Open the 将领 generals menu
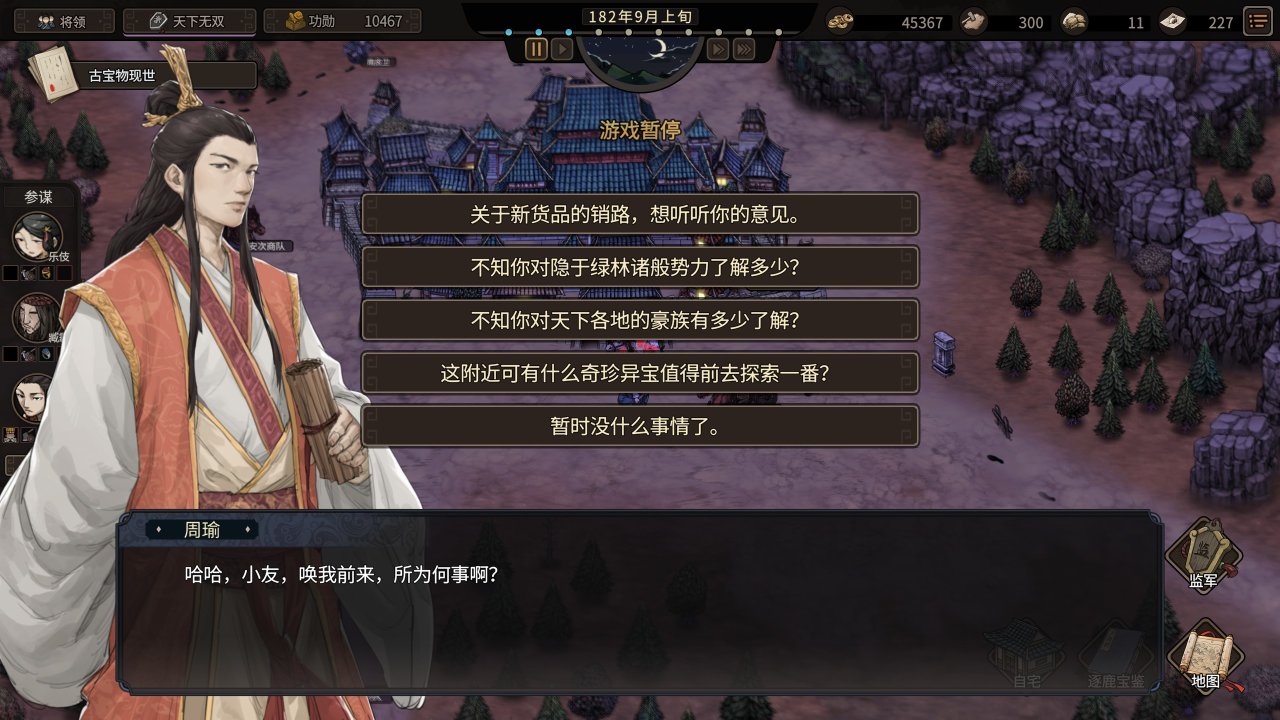This screenshot has height=720, width=1280. coord(62,20)
